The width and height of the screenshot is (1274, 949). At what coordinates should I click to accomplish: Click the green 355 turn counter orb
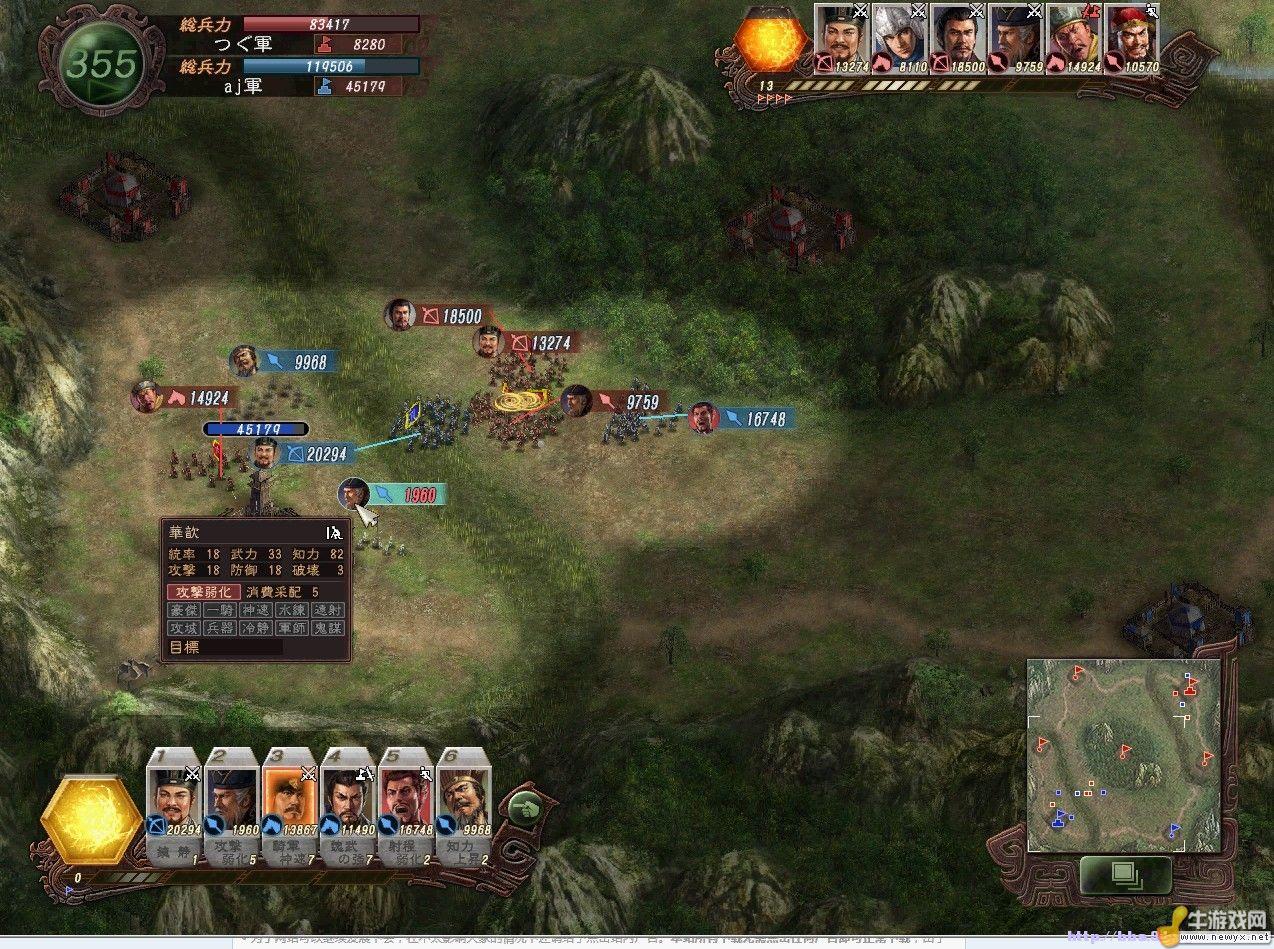click(x=103, y=65)
